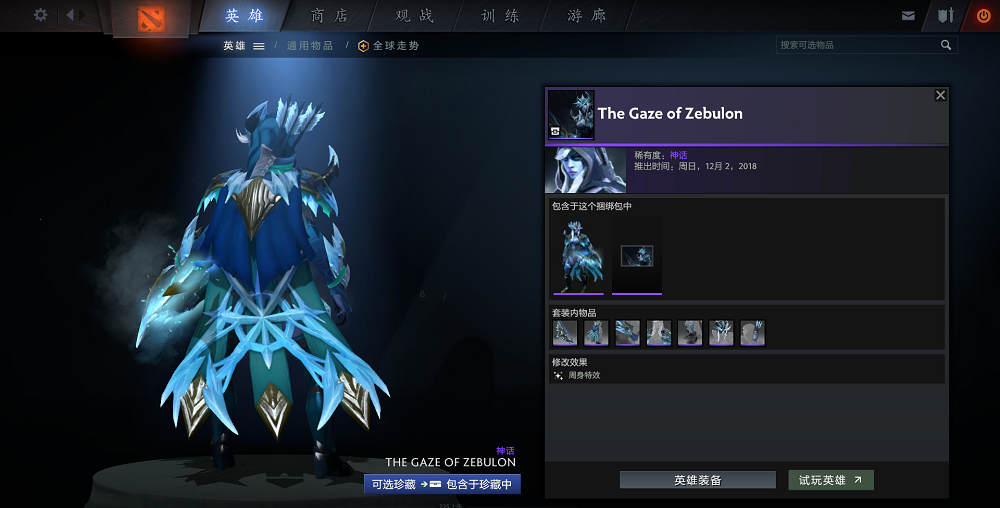Choose the loading screen bundle thumbnail
The height and width of the screenshot is (508, 1000).
click(637, 256)
